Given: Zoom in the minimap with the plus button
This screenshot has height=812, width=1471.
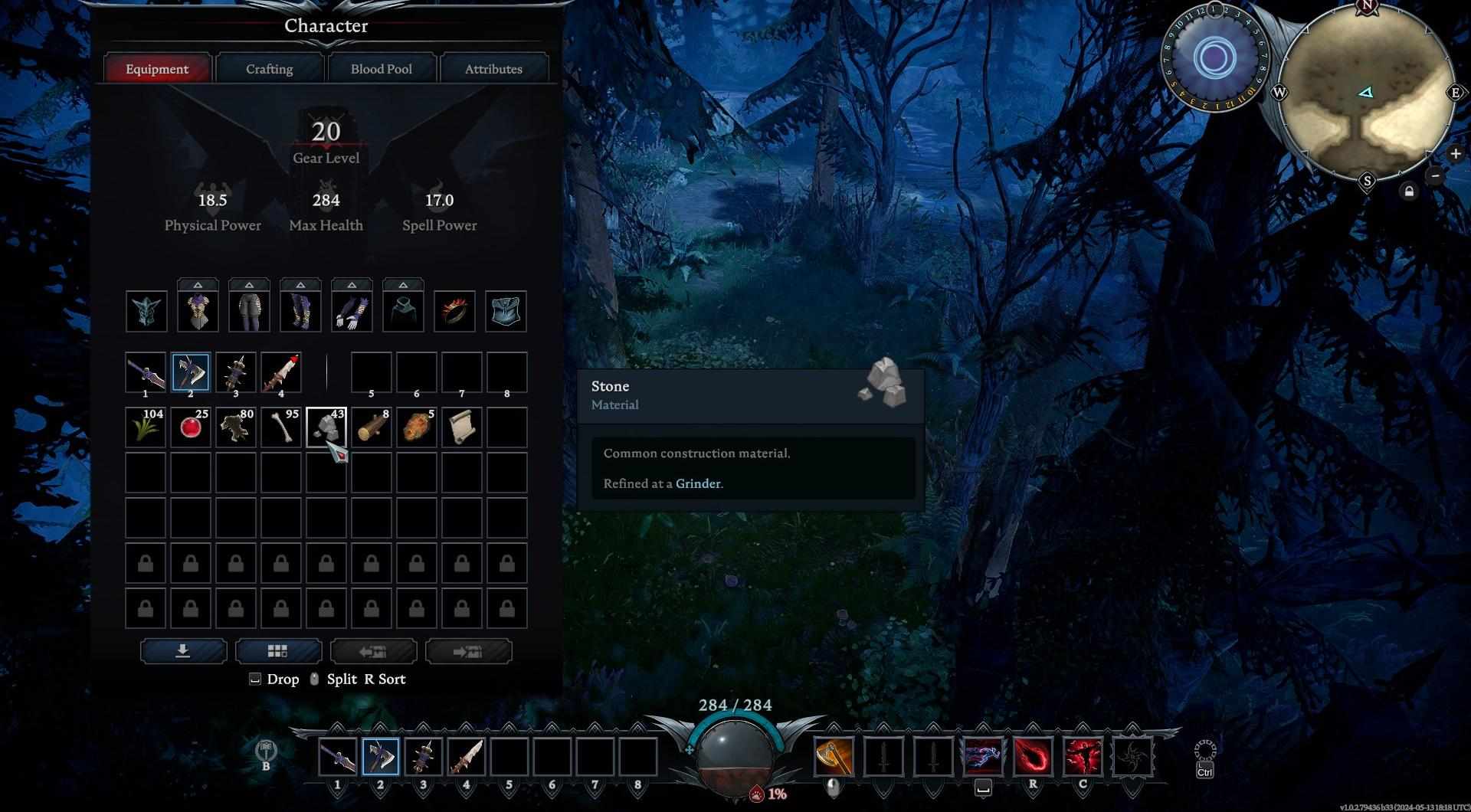Looking at the screenshot, I should (1455, 154).
